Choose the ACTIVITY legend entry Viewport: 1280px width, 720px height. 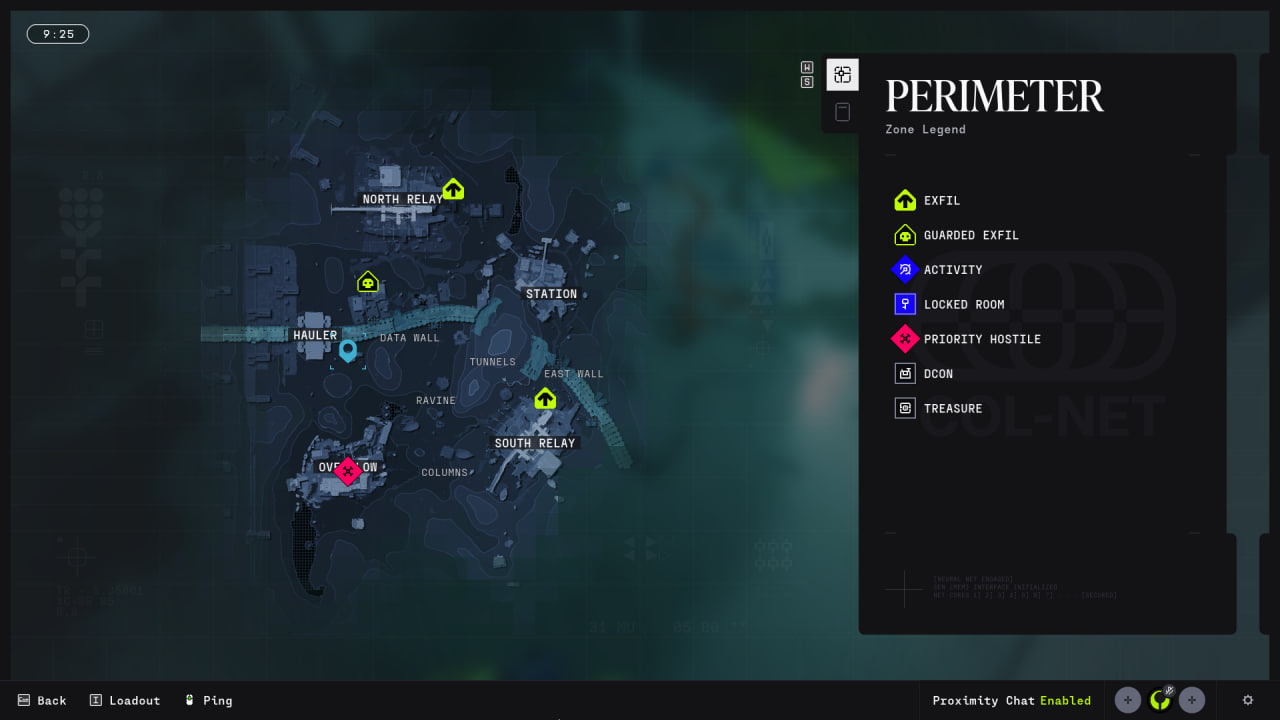pos(938,270)
